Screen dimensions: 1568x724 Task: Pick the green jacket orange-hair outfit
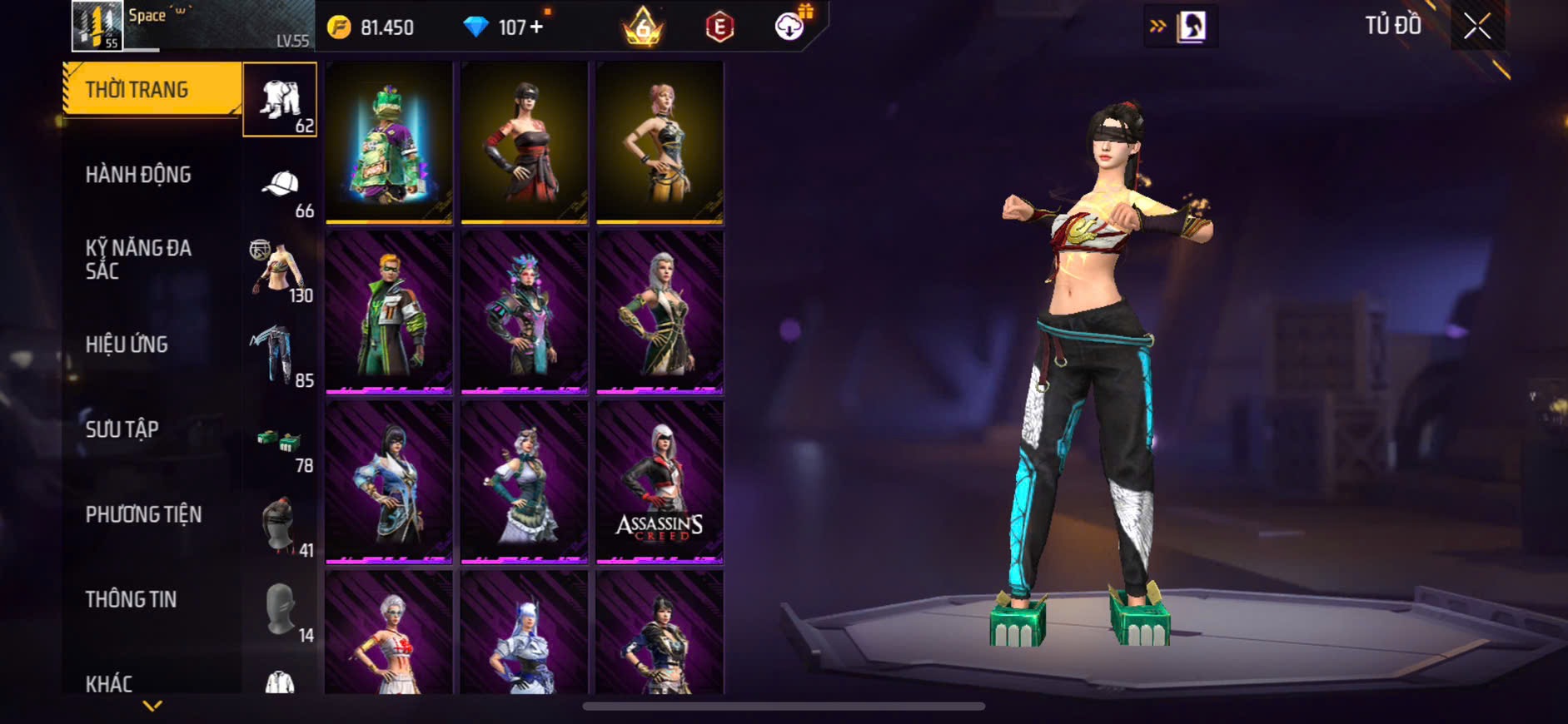coord(389,311)
